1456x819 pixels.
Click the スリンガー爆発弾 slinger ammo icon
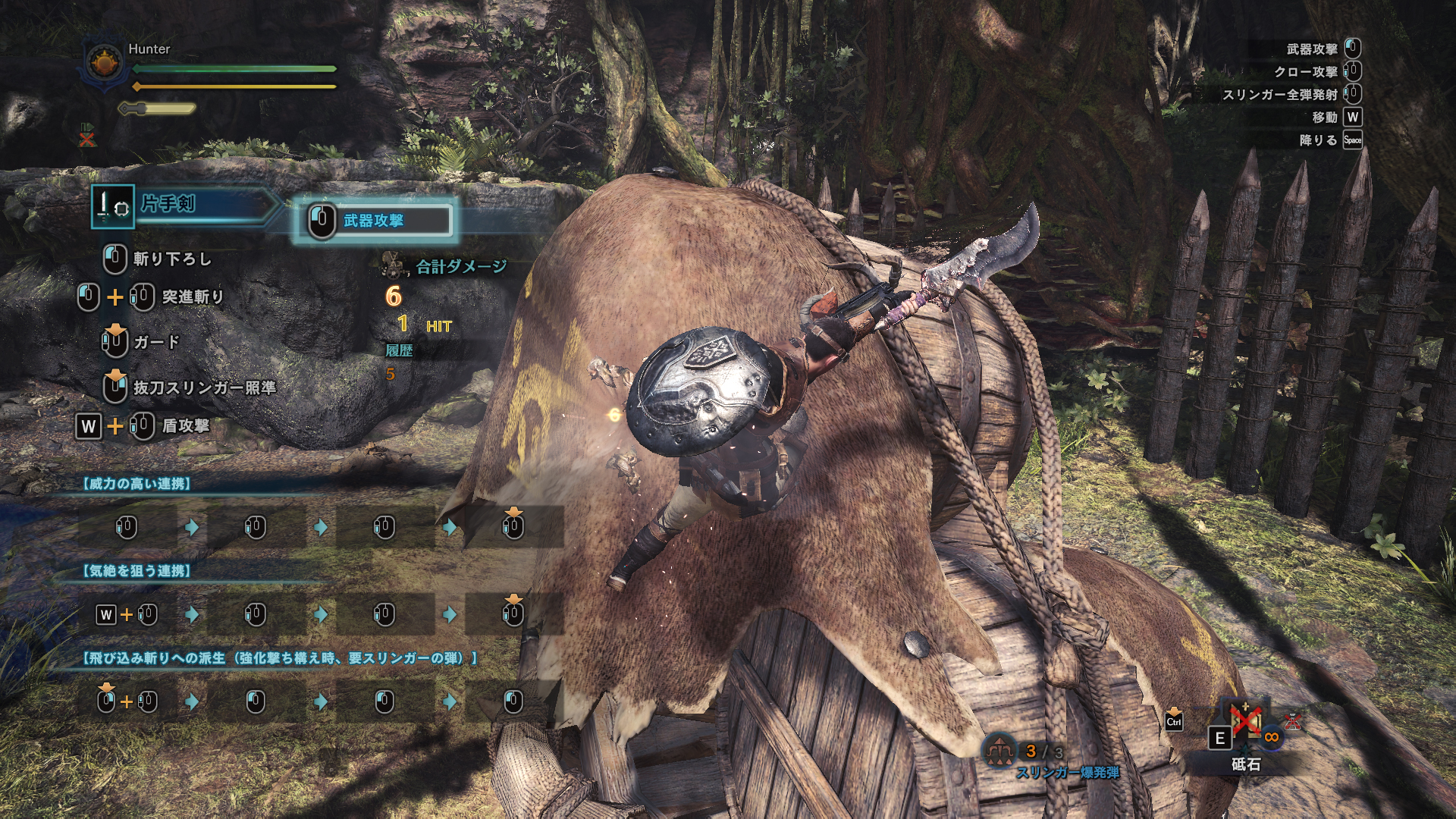999,751
